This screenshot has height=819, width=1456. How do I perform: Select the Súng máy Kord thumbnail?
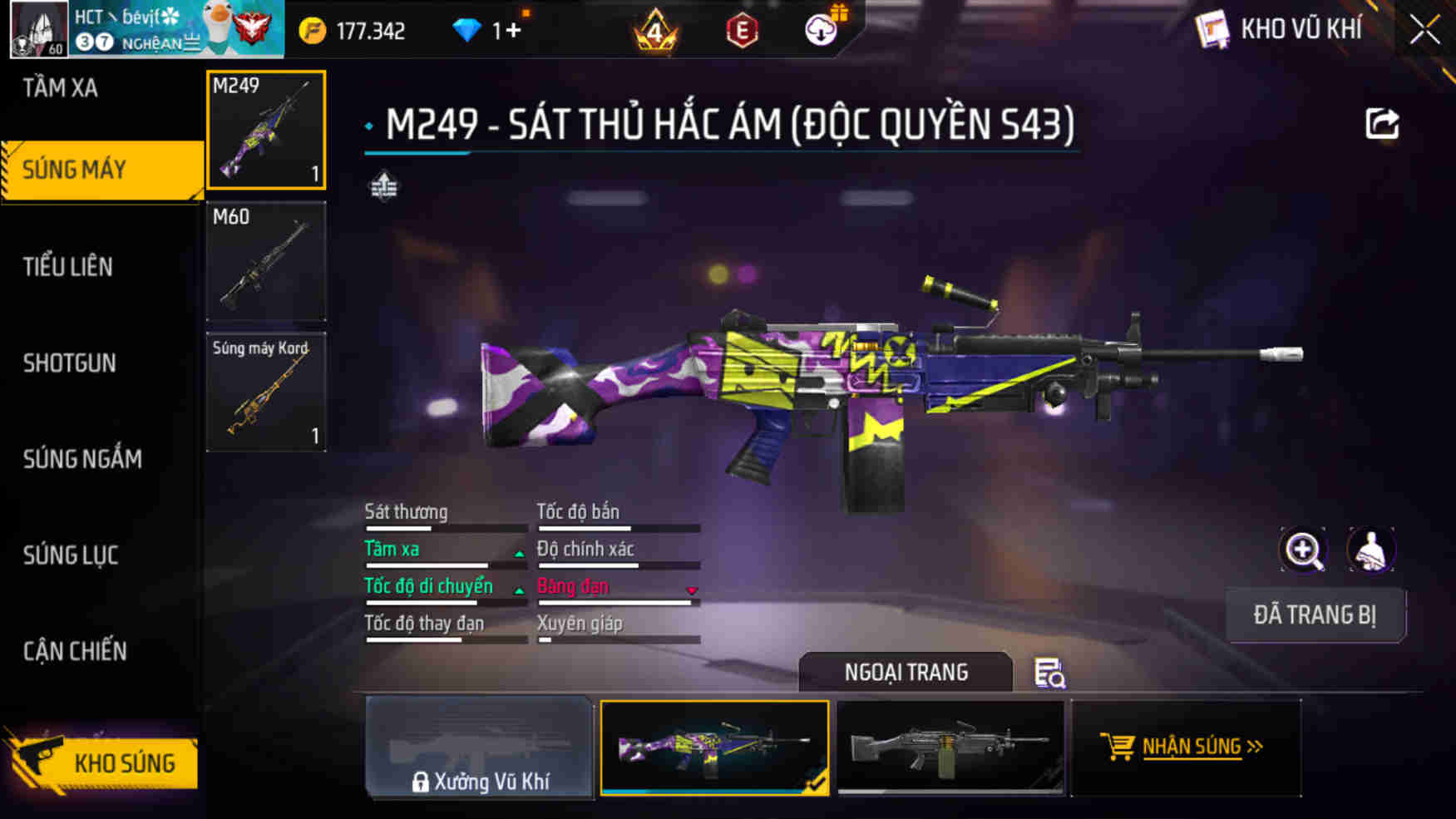[265, 391]
